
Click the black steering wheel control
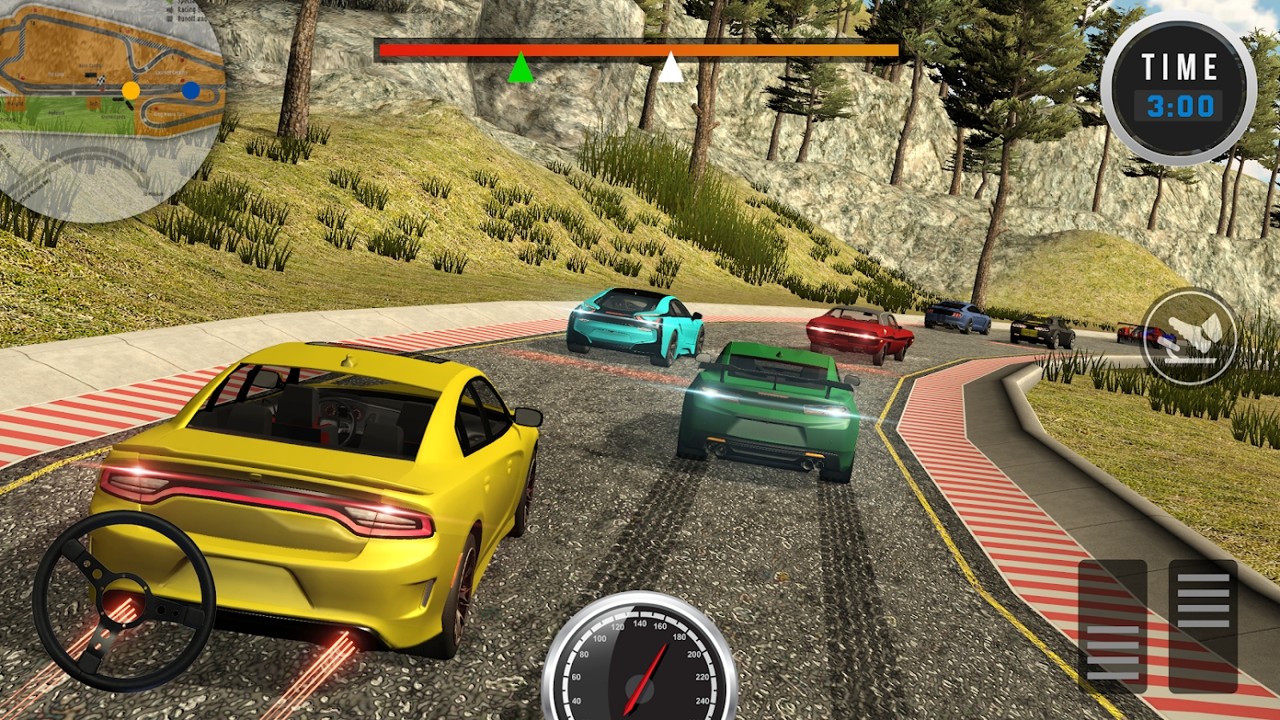click(124, 600)
